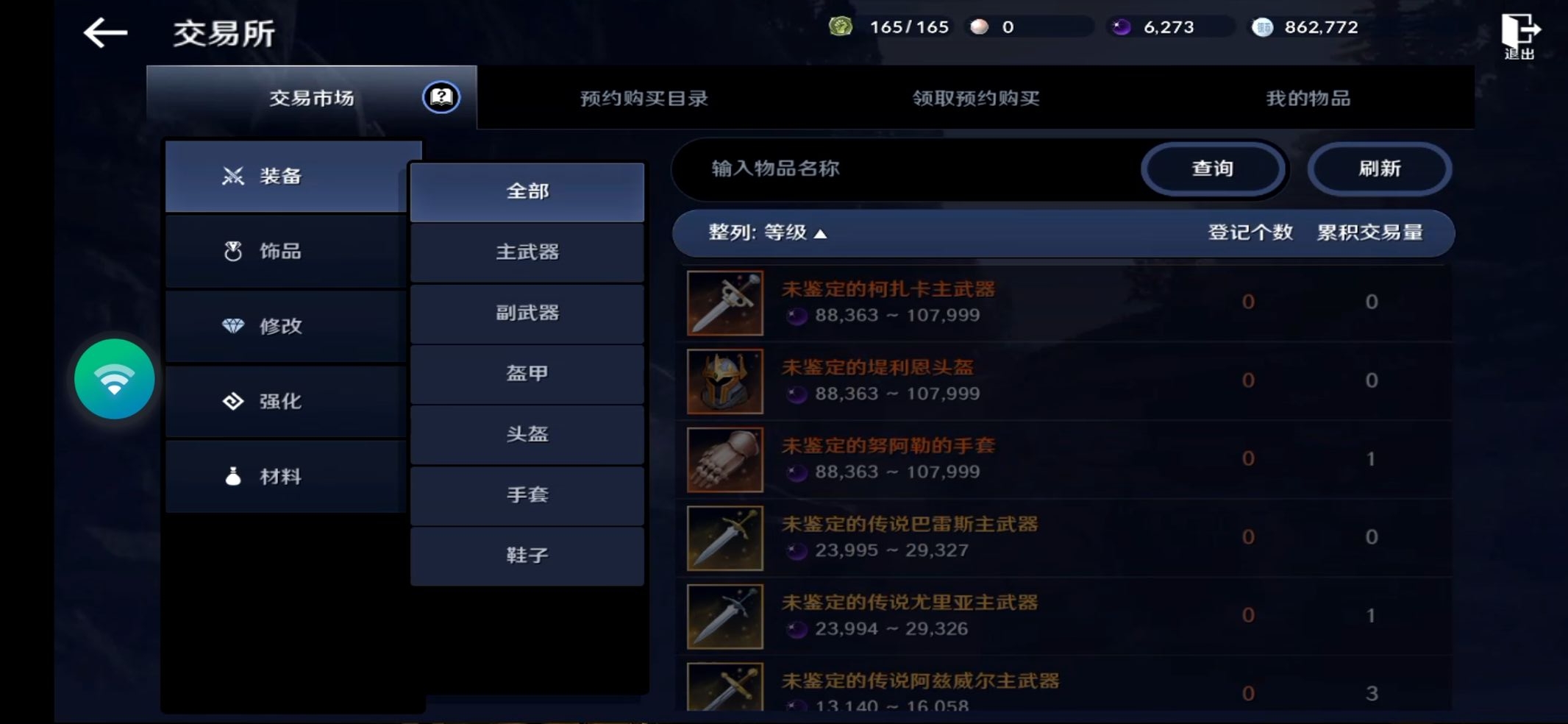Select the 主武器 weapon filter
Viewport: 1568px width, 724px height.
pyautogui.click(x=527, y=252)
